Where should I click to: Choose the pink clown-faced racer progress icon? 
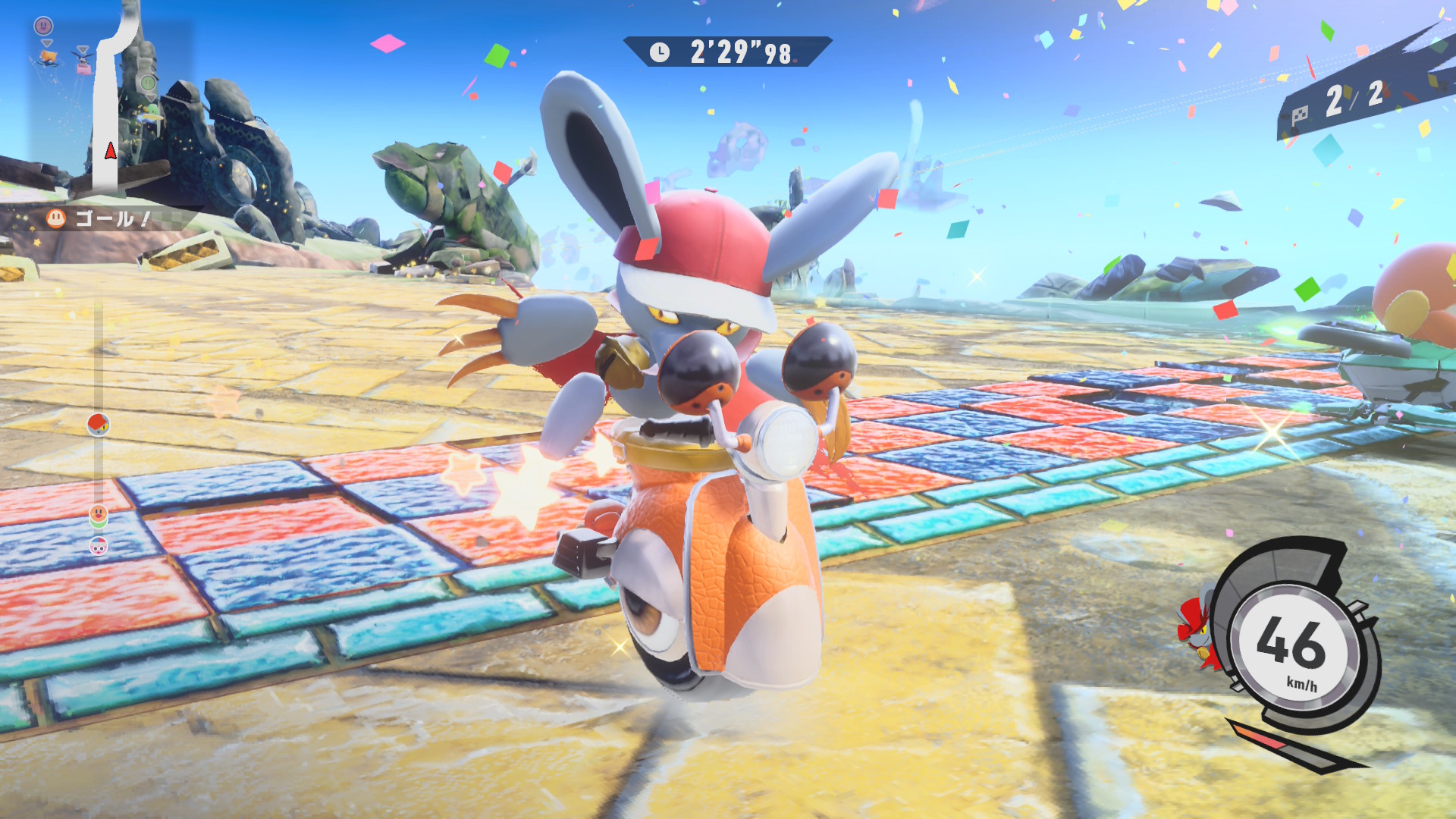[x=99, y=545]
